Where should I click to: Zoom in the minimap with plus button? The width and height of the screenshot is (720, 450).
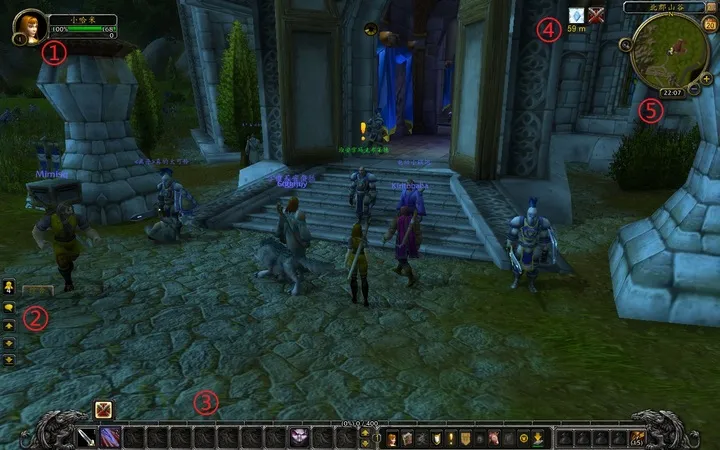[x=707, y=79]
